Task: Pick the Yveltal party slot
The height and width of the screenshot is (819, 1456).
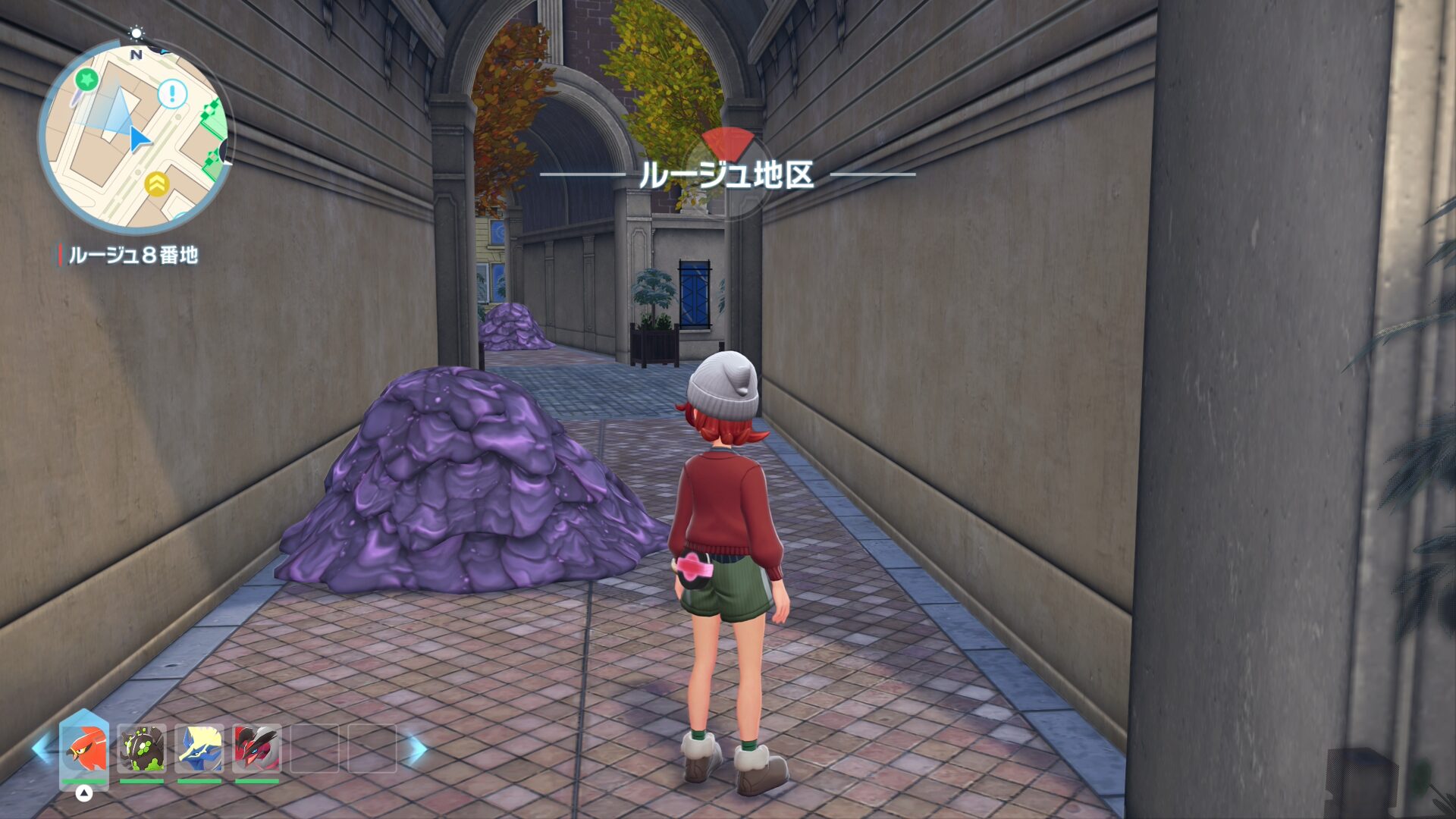Action: click(257, 748)
